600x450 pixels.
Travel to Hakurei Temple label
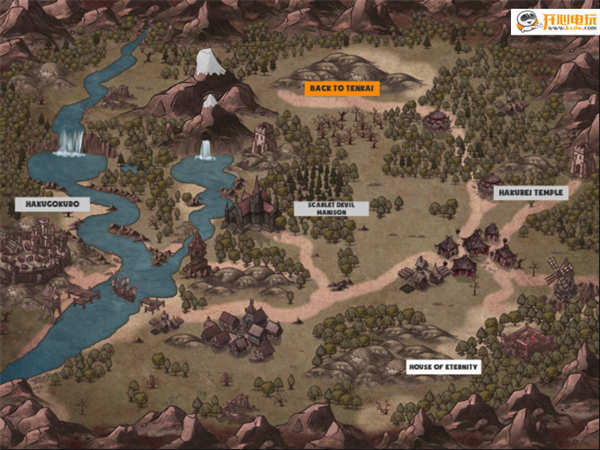tap(535, 192)
